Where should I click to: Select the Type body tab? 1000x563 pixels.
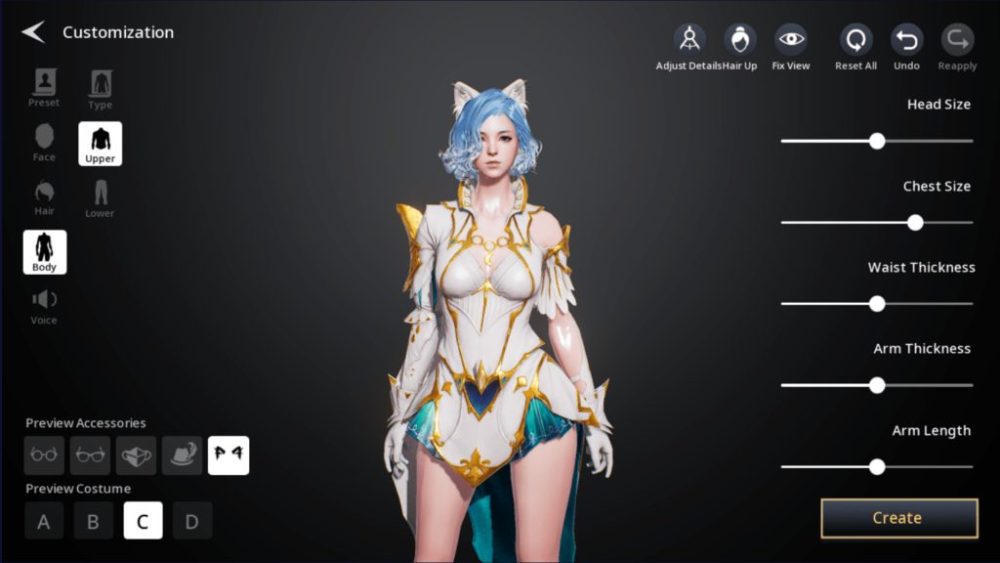point(100,89)
